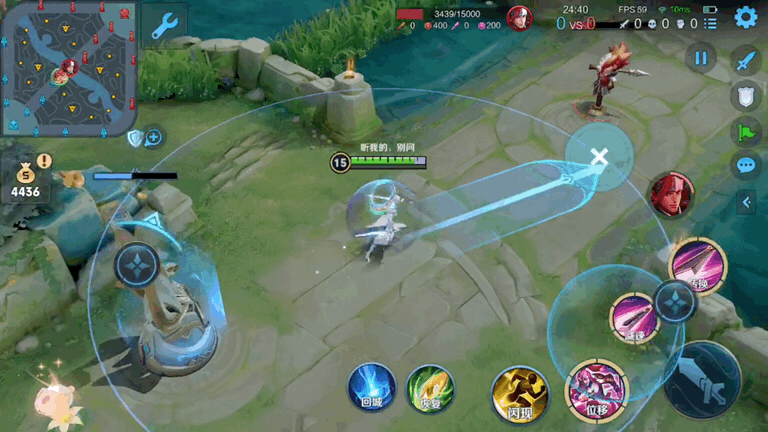Activate the 回城 recall ability

coord(371,387)
